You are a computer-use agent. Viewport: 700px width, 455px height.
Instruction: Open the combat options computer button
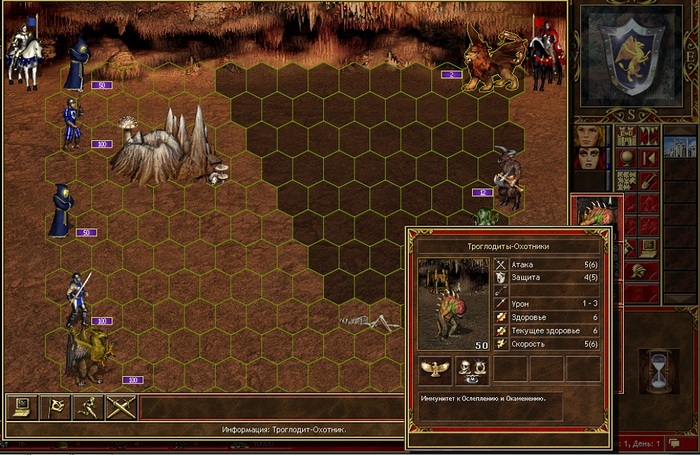point(20,407)
